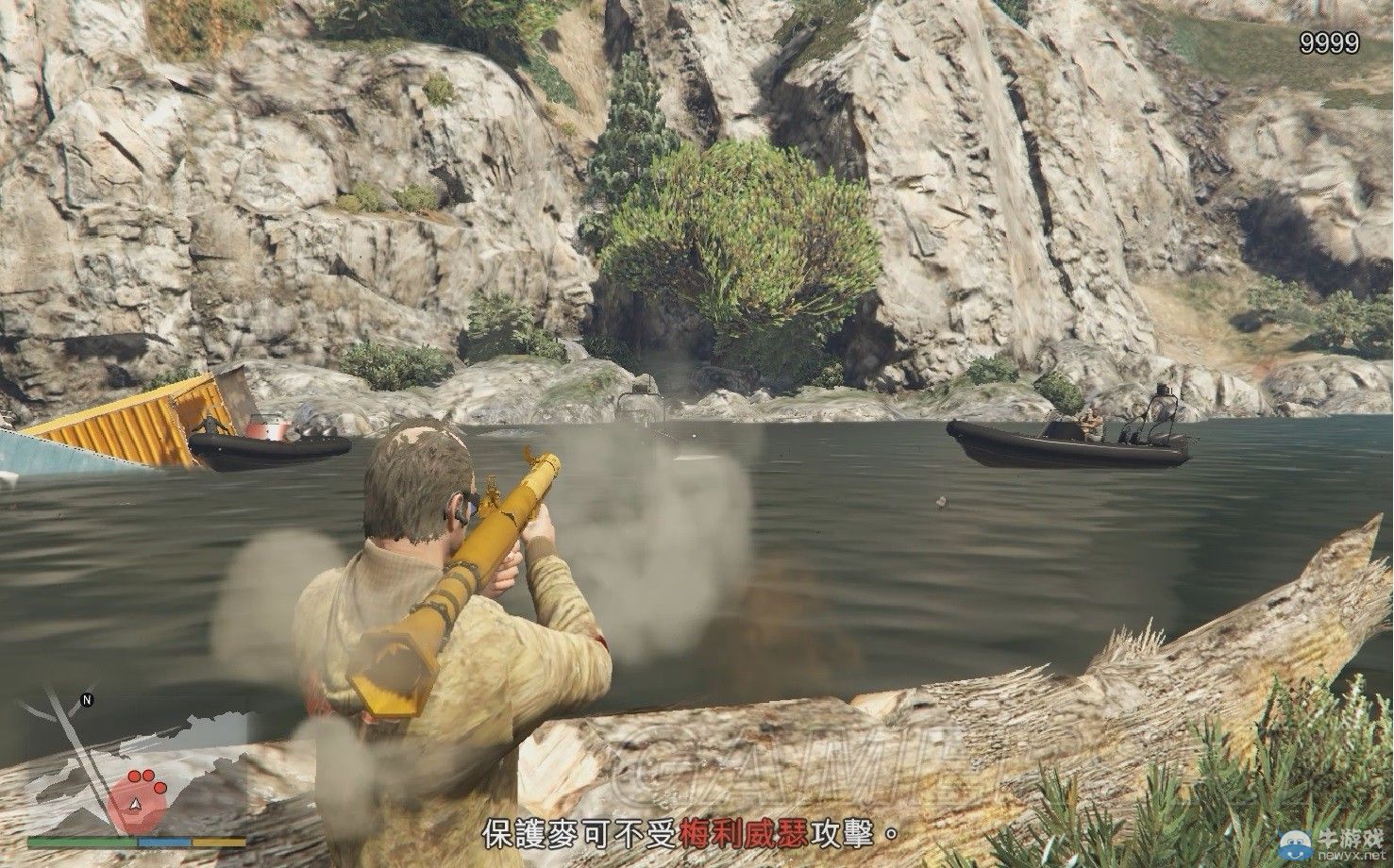1394x868 pixels.
Task: Toggle the green health bar under the minimap
Action: (x=80, y=842)
